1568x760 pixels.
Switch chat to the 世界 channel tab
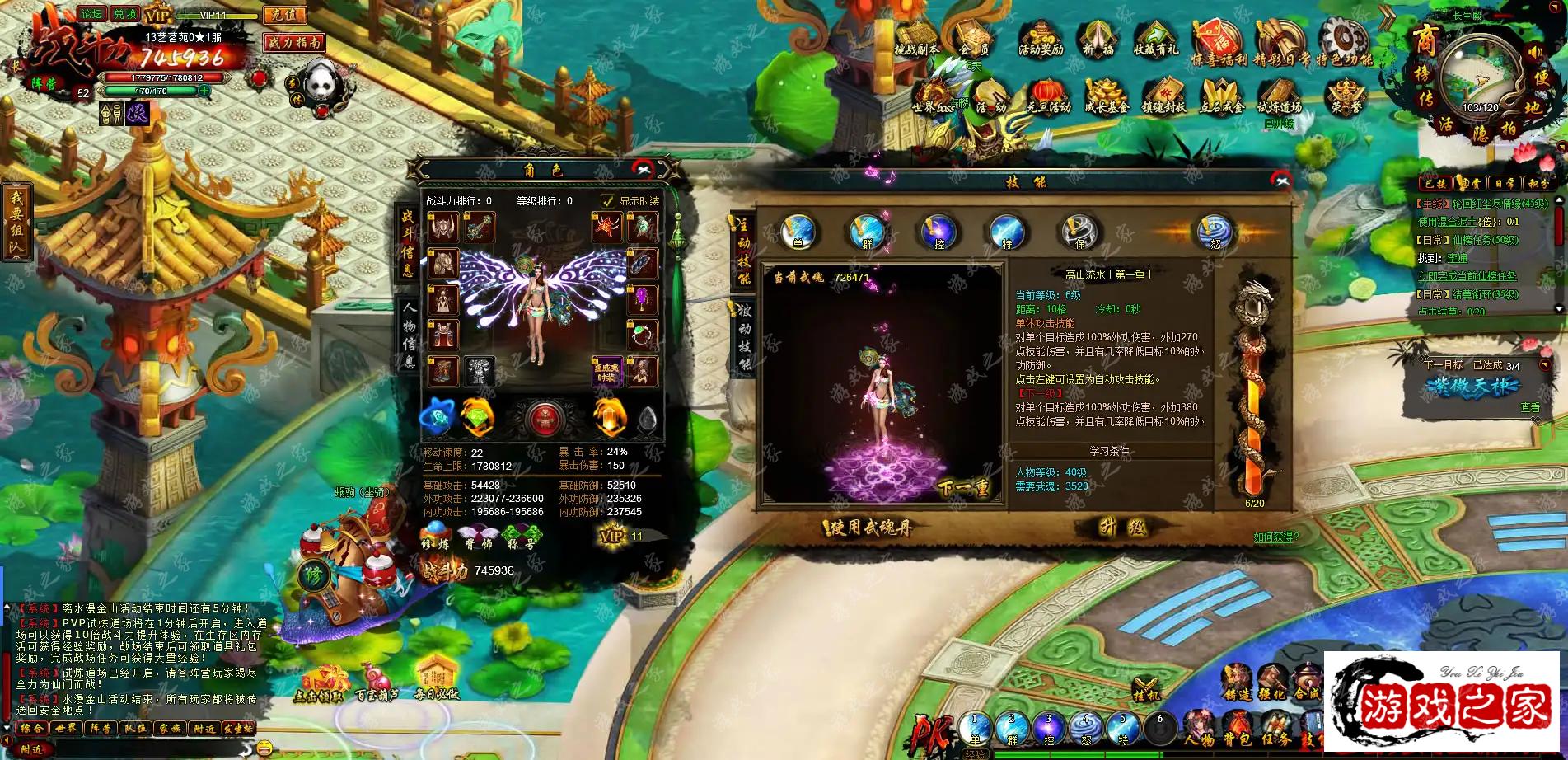66,729
